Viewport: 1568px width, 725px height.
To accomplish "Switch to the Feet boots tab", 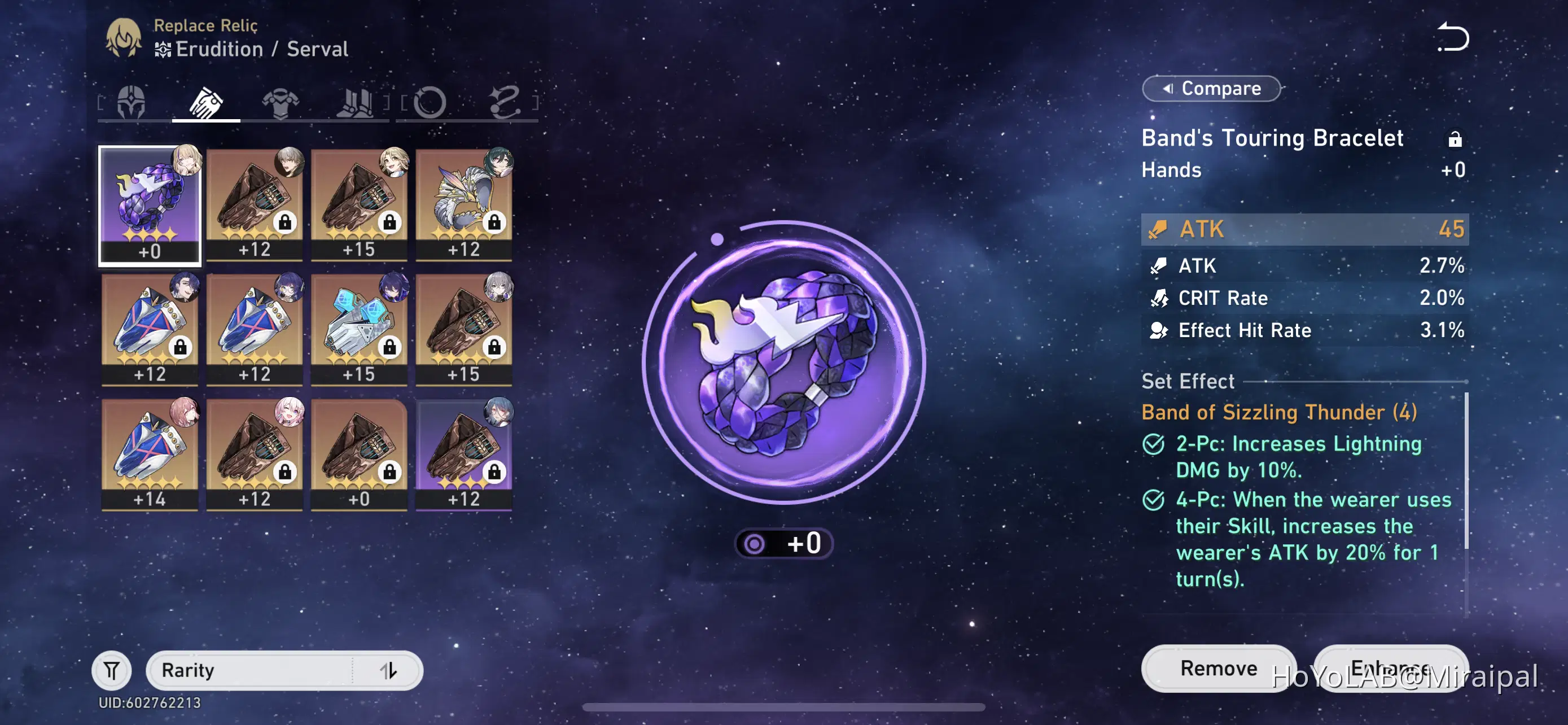I will (356, 102).
